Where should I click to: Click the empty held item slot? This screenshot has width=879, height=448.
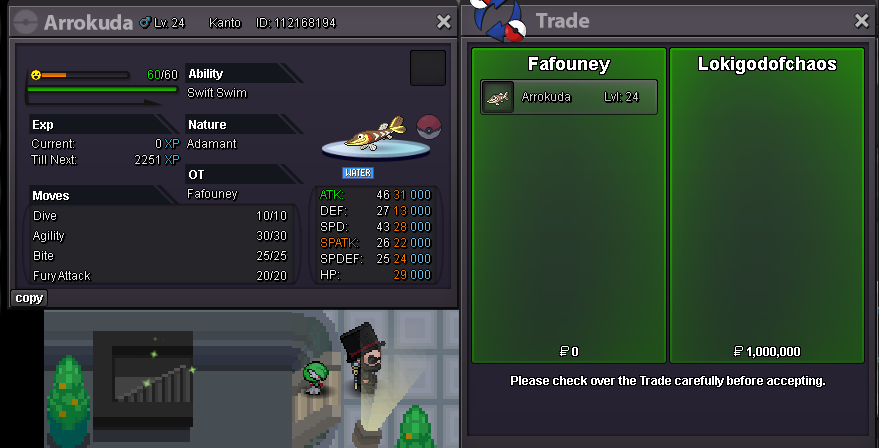(x=428, y=68)
